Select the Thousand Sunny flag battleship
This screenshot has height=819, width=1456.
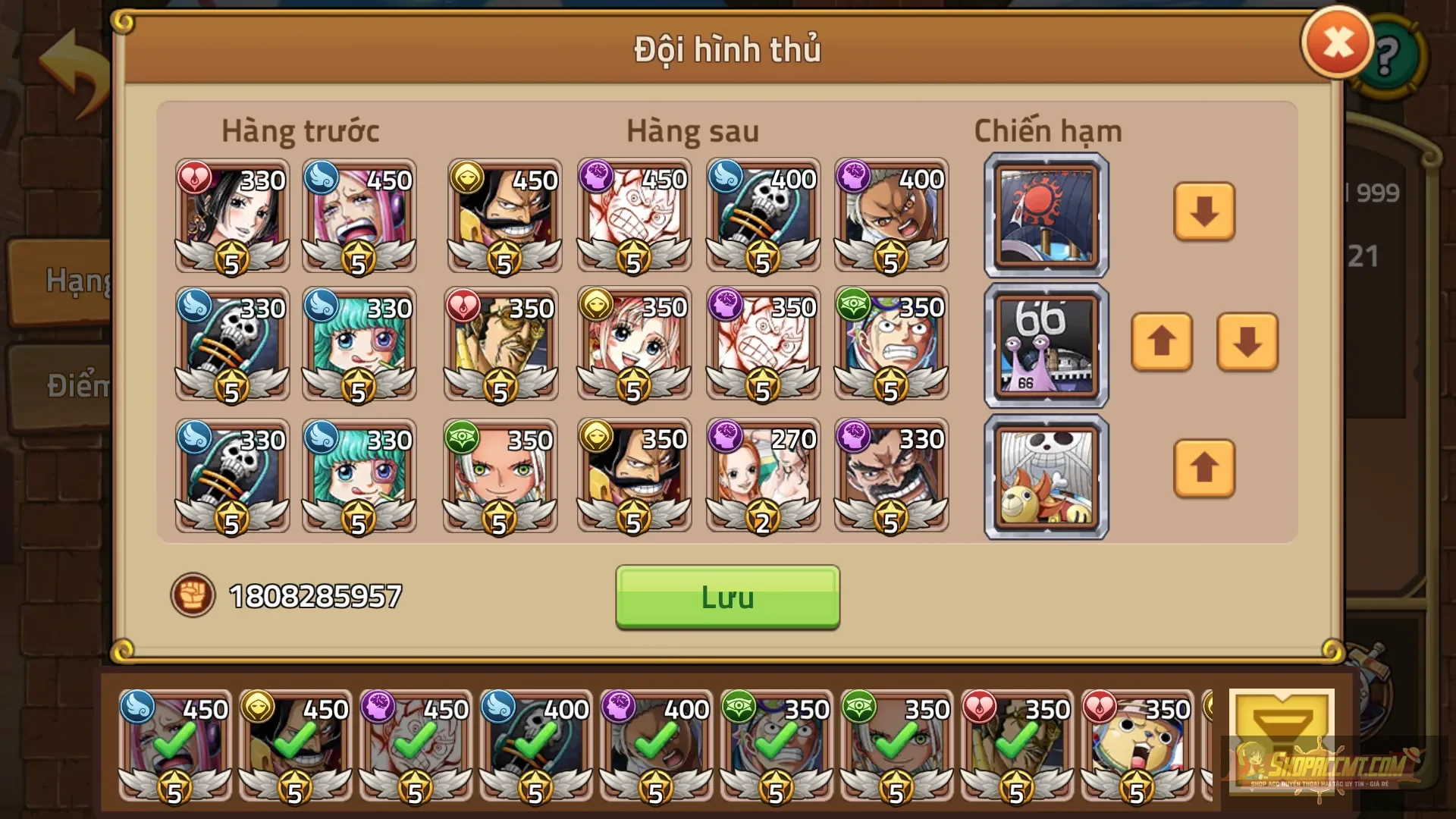1045,476
